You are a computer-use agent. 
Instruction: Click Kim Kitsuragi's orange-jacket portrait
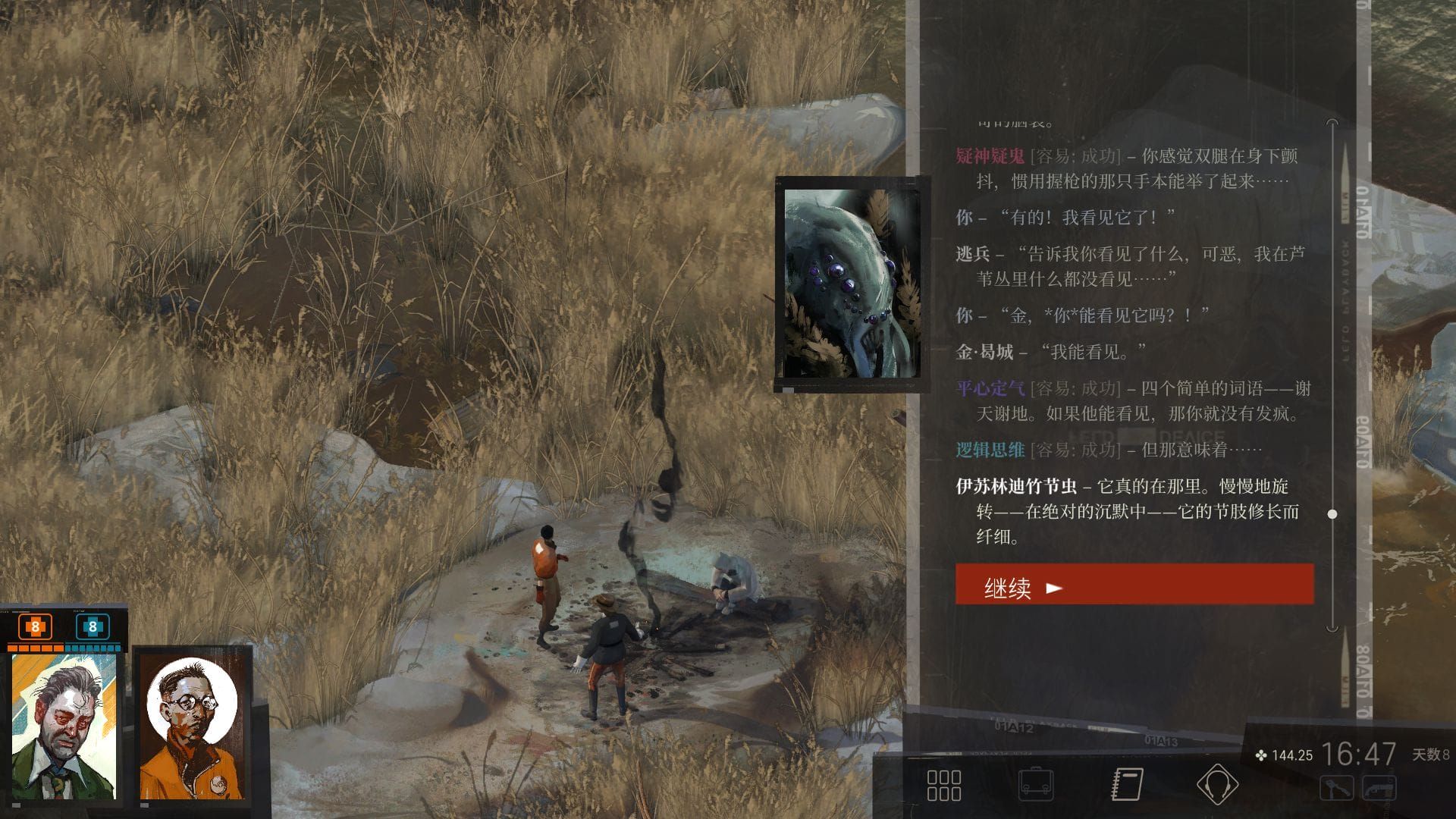pos(193,726)
